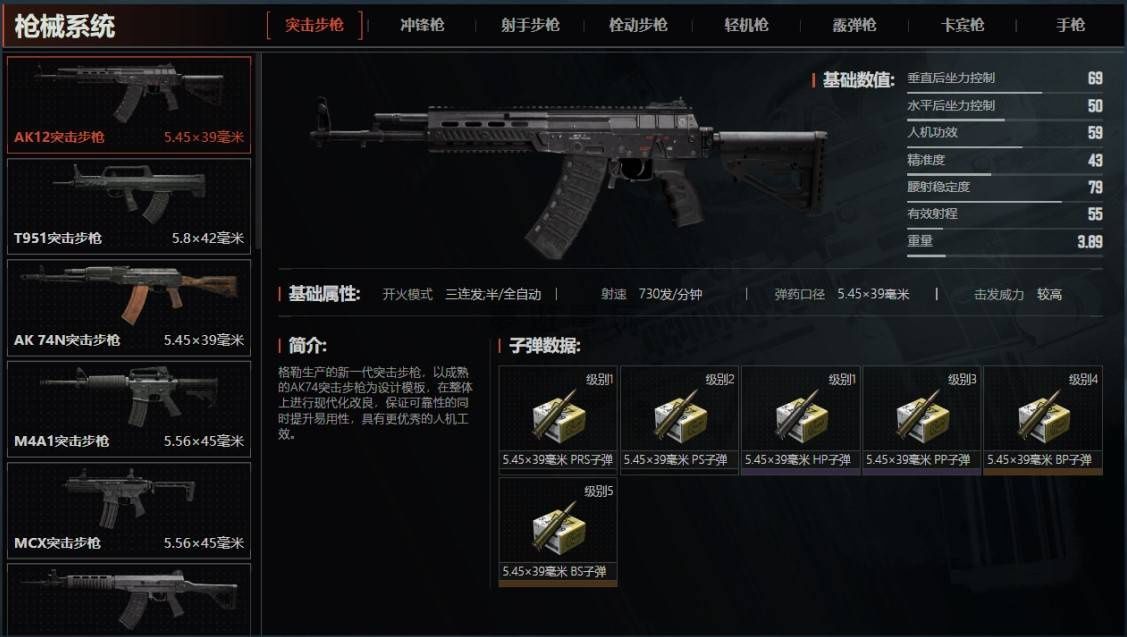Pick the 5.45×39毫米 PP子弹 ammo
This screenshot has height=637, width=1127.
(921, 418)
